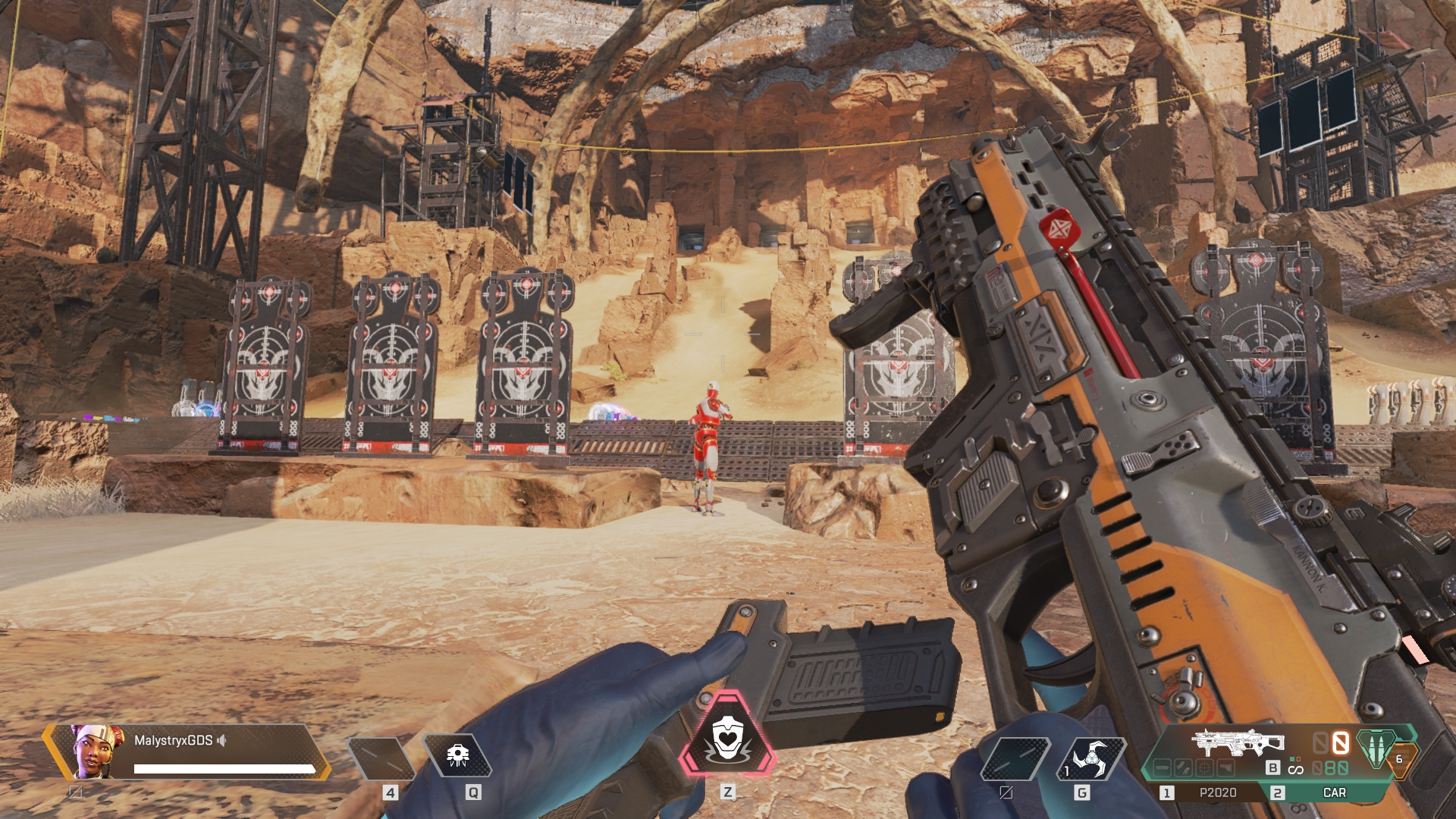1456x819 pixels.
Task: Toggle the B fire mode indicator
Action: pos(1272,768)
